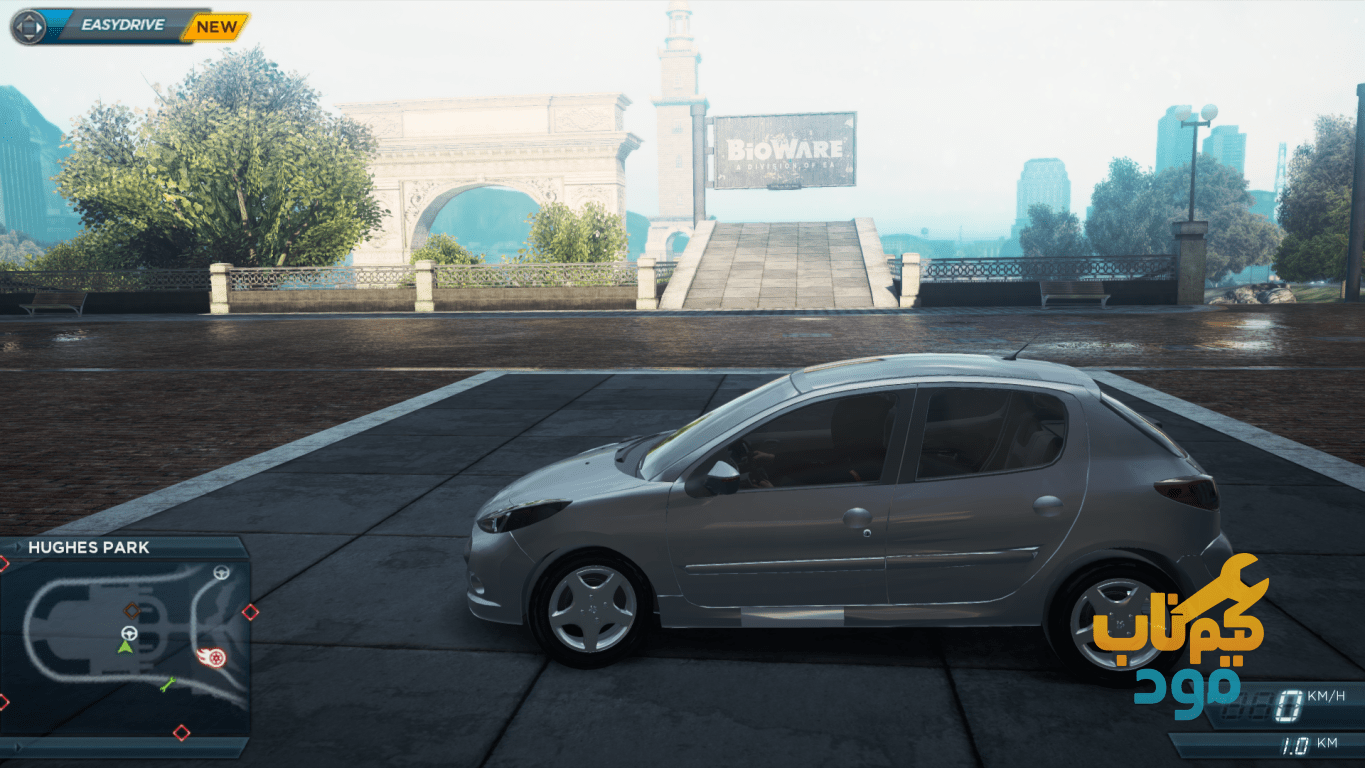Select the flaming wheel race marker on minimap
Image resolution: width=1365 pixels, height=768 pixels.
point(214,657)
